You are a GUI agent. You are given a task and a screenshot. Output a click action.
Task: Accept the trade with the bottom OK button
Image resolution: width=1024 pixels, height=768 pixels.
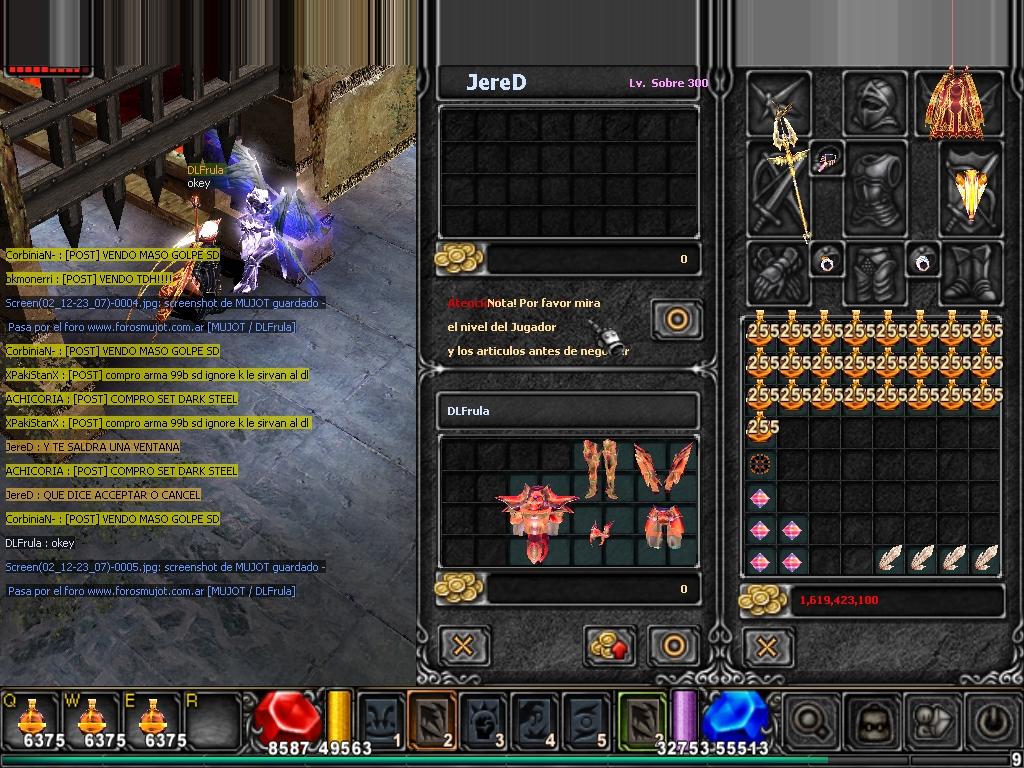(673, 646)
